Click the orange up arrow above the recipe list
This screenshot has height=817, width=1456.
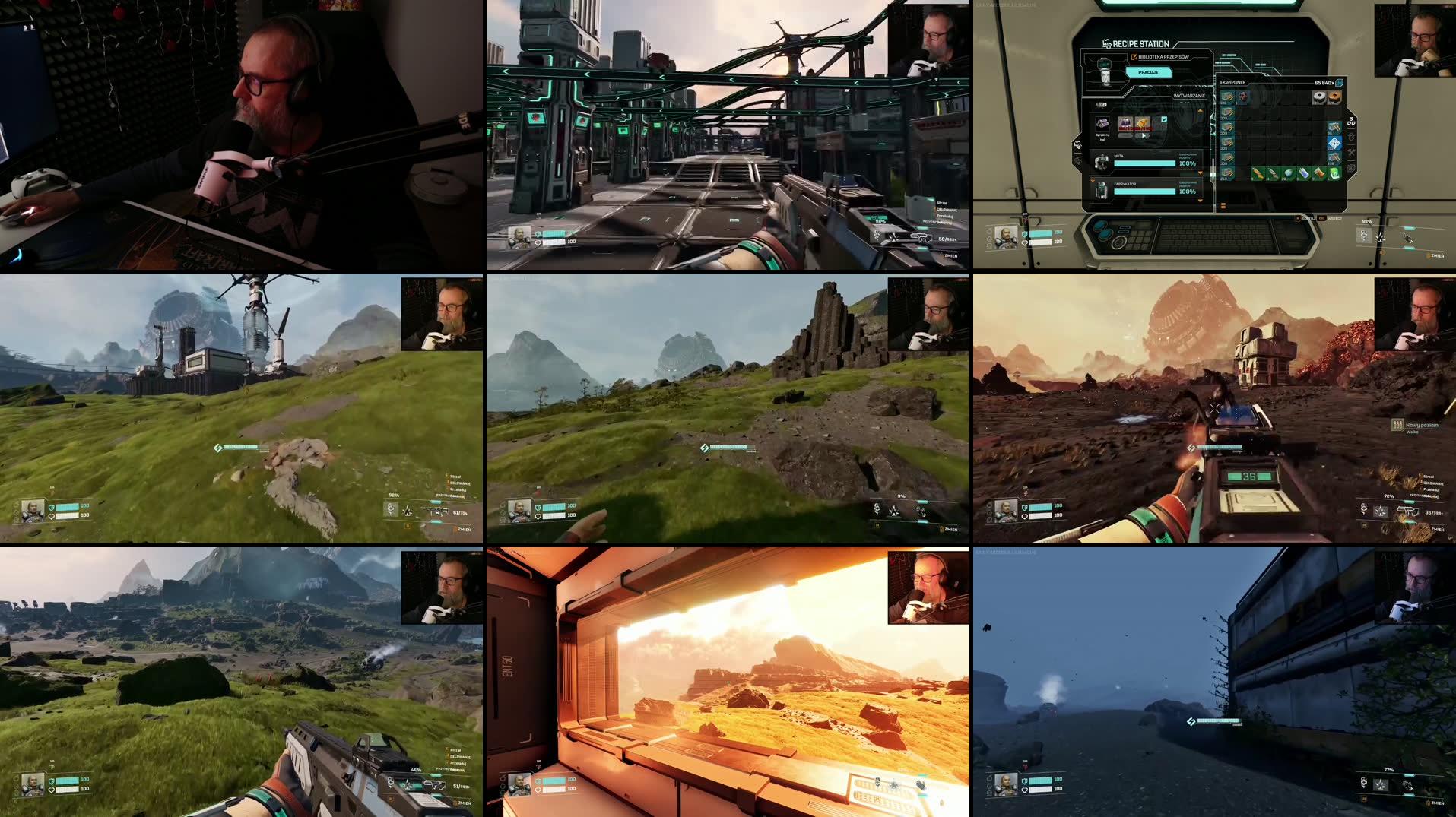1200,111
